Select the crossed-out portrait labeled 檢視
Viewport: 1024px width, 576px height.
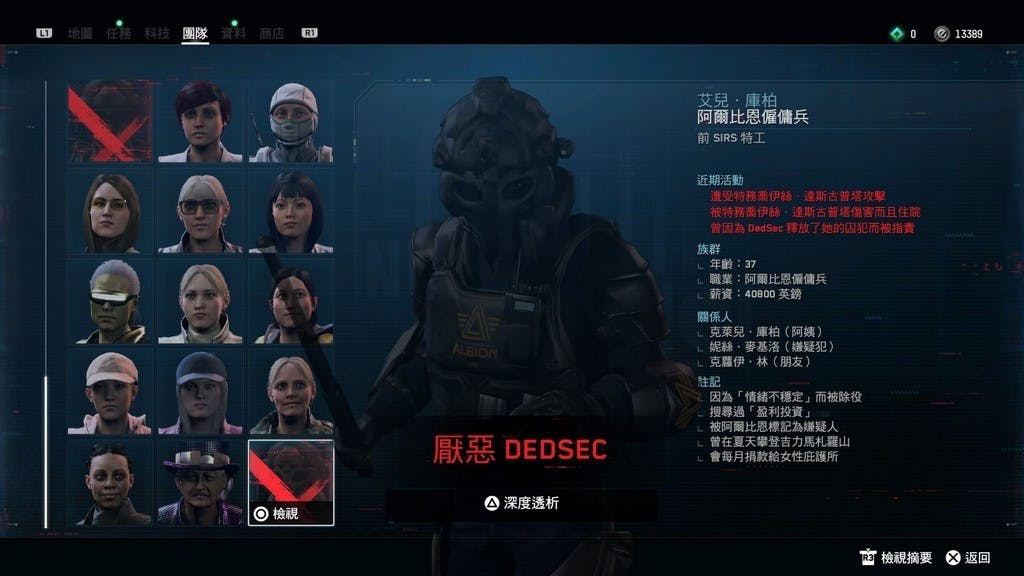tap(291, 483)
